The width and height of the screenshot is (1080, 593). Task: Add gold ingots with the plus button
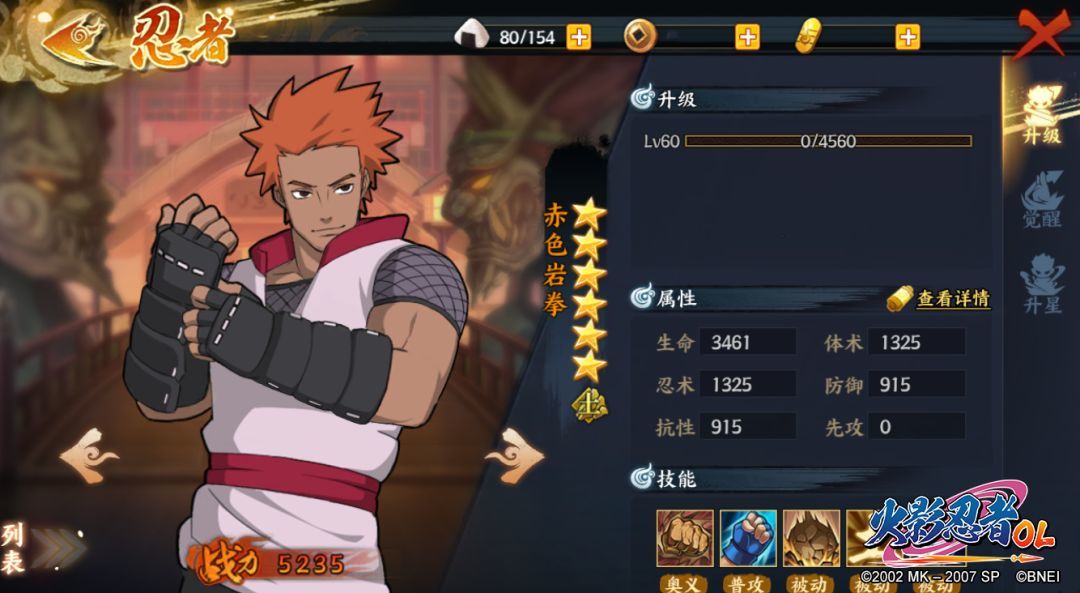[907, 37]
